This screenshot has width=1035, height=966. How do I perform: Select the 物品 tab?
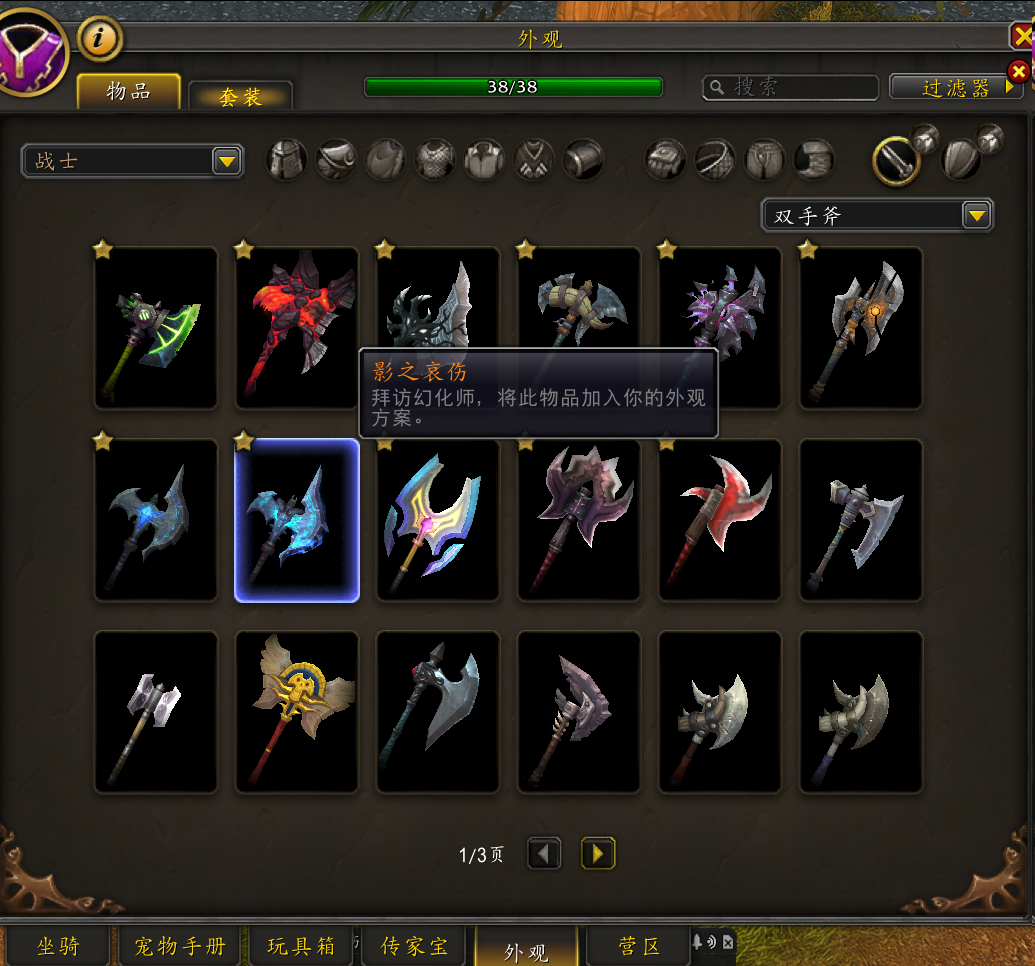coord(129,92)
